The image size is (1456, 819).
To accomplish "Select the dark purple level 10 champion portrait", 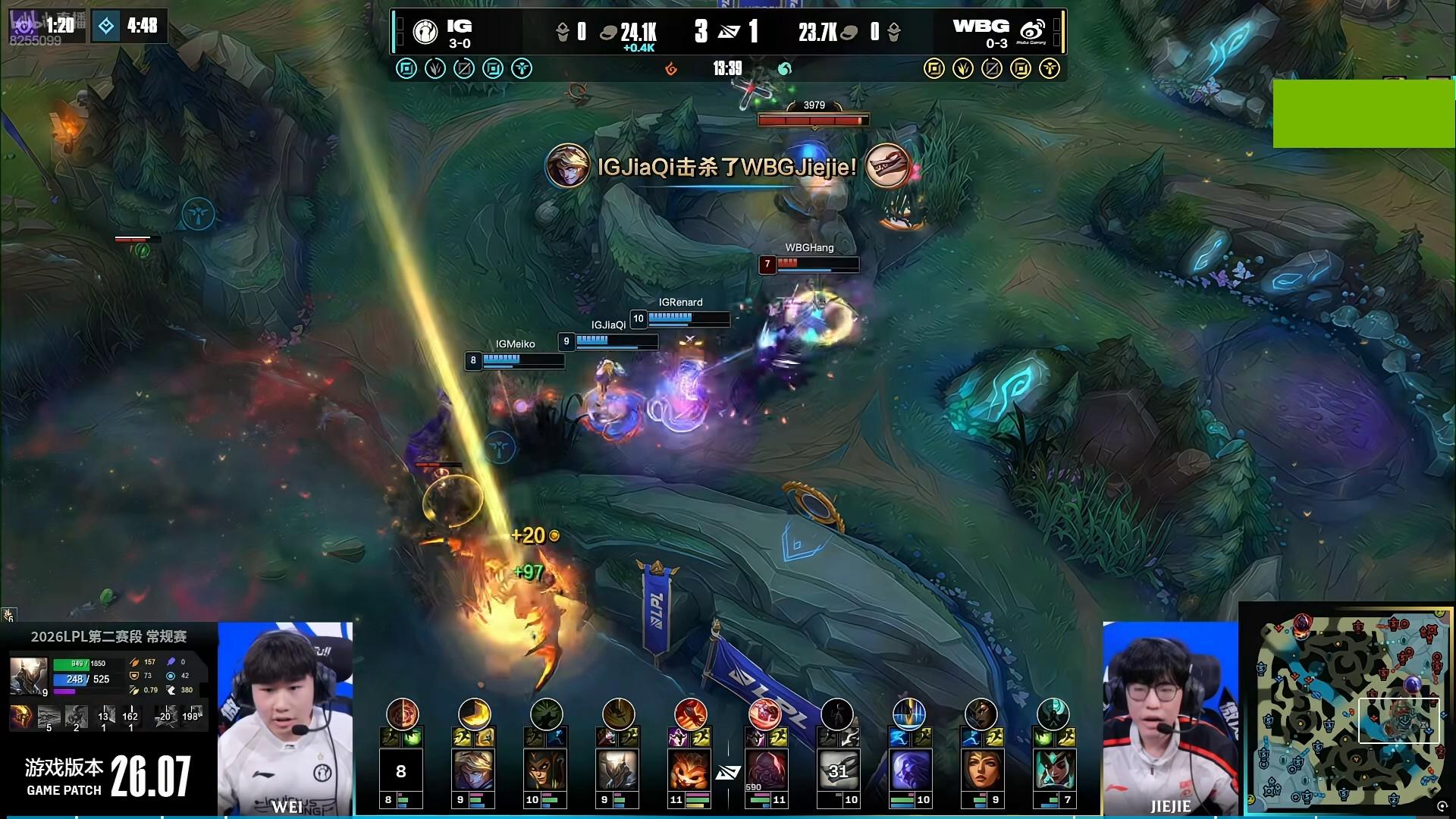I will [908, 769].
